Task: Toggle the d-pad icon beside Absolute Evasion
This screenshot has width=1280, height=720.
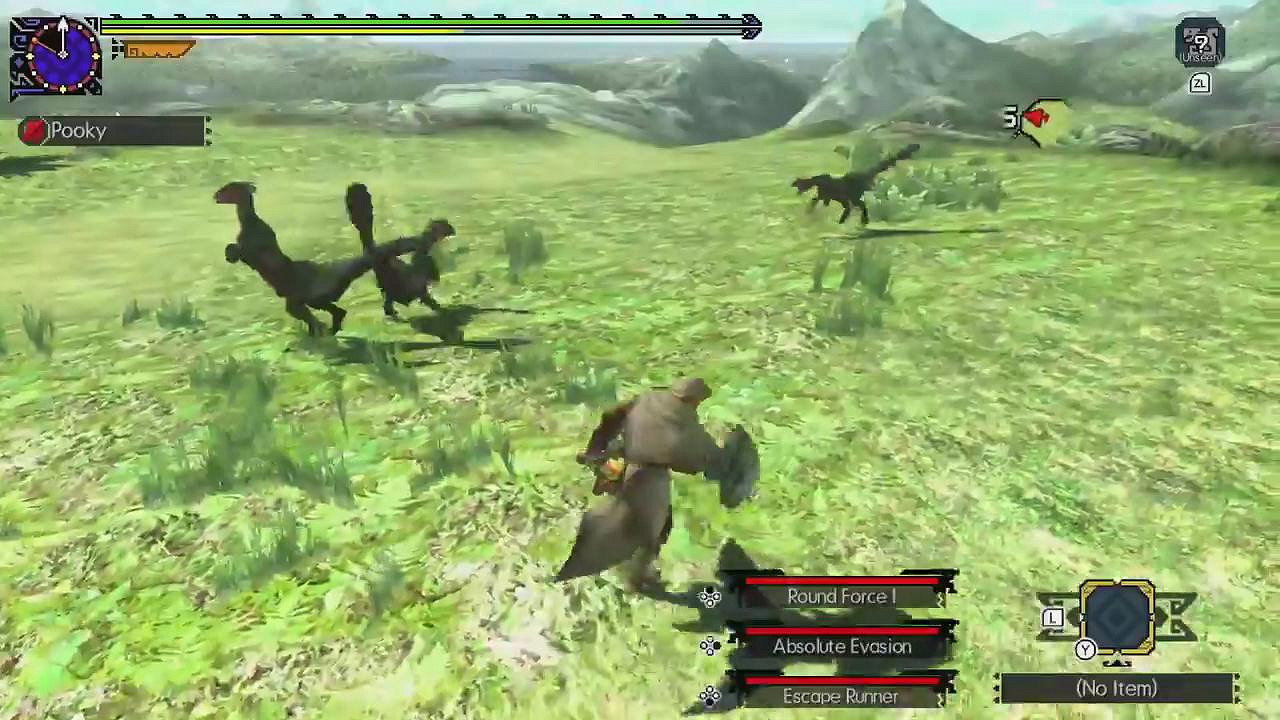Action: (710, 646)
